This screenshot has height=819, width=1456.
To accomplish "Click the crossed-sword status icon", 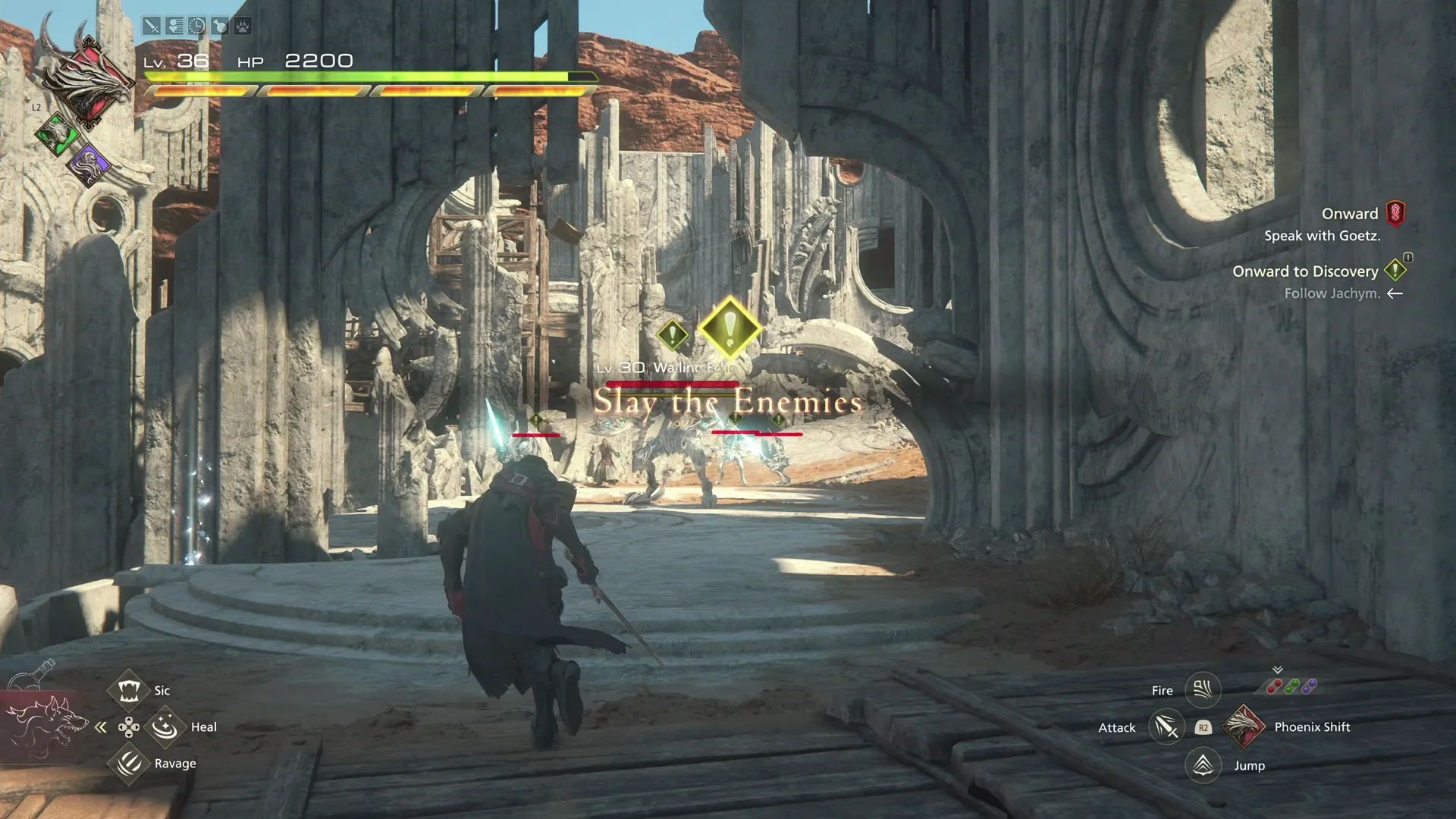I will [152, 27].
